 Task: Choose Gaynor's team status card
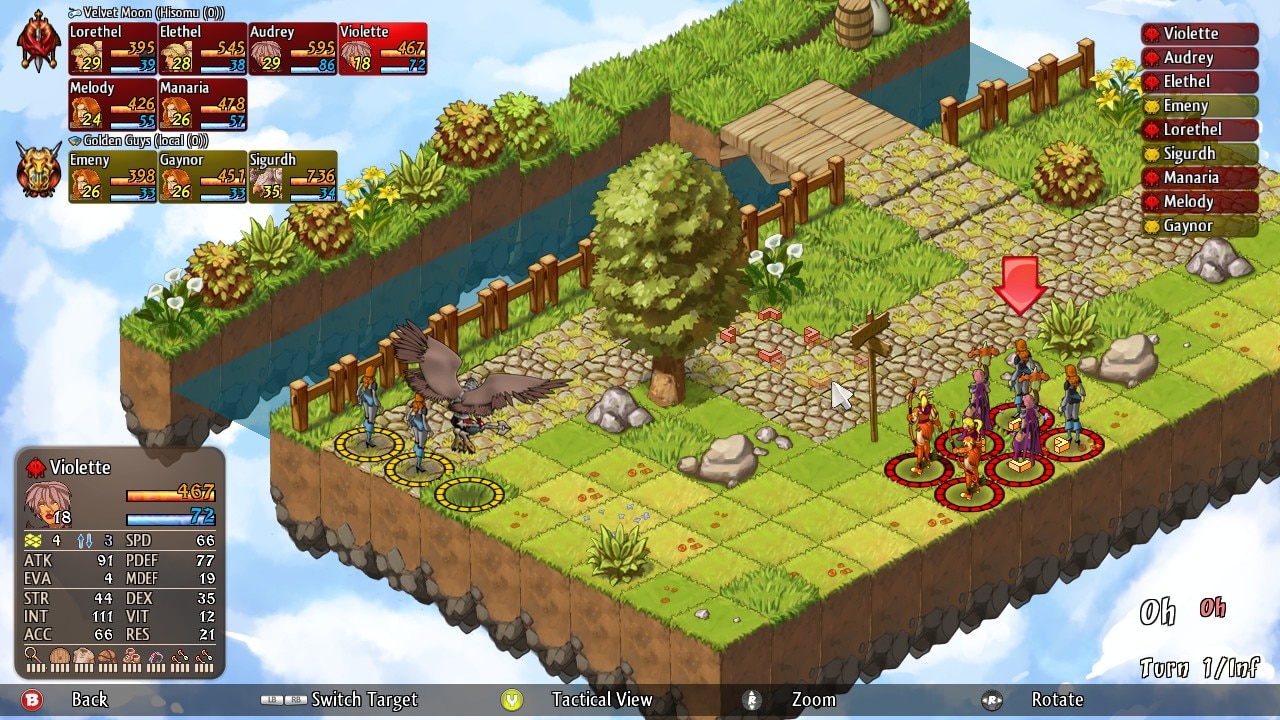click(203, 177)
